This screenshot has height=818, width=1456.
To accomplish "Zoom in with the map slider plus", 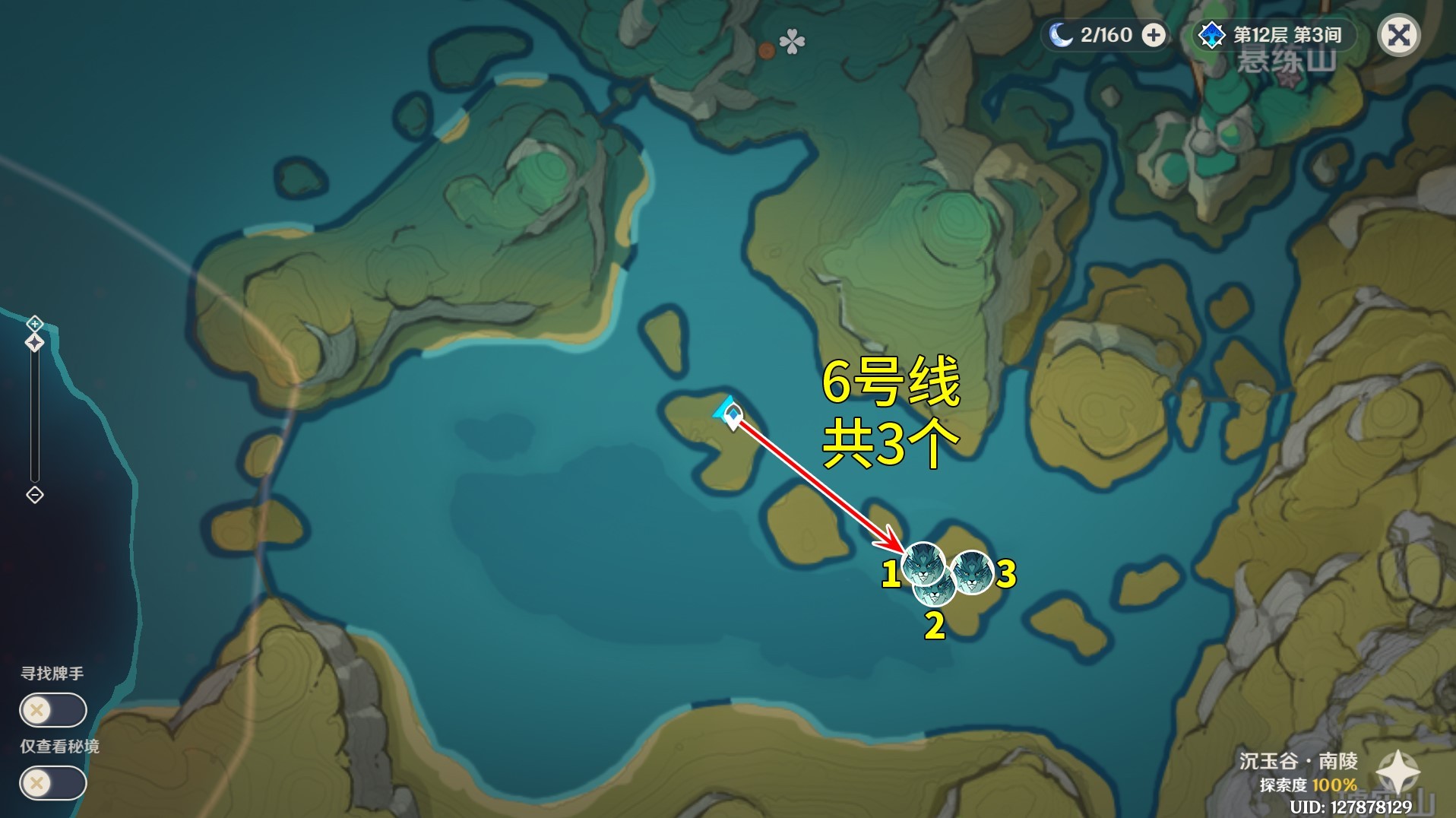I will coord(35,325).
